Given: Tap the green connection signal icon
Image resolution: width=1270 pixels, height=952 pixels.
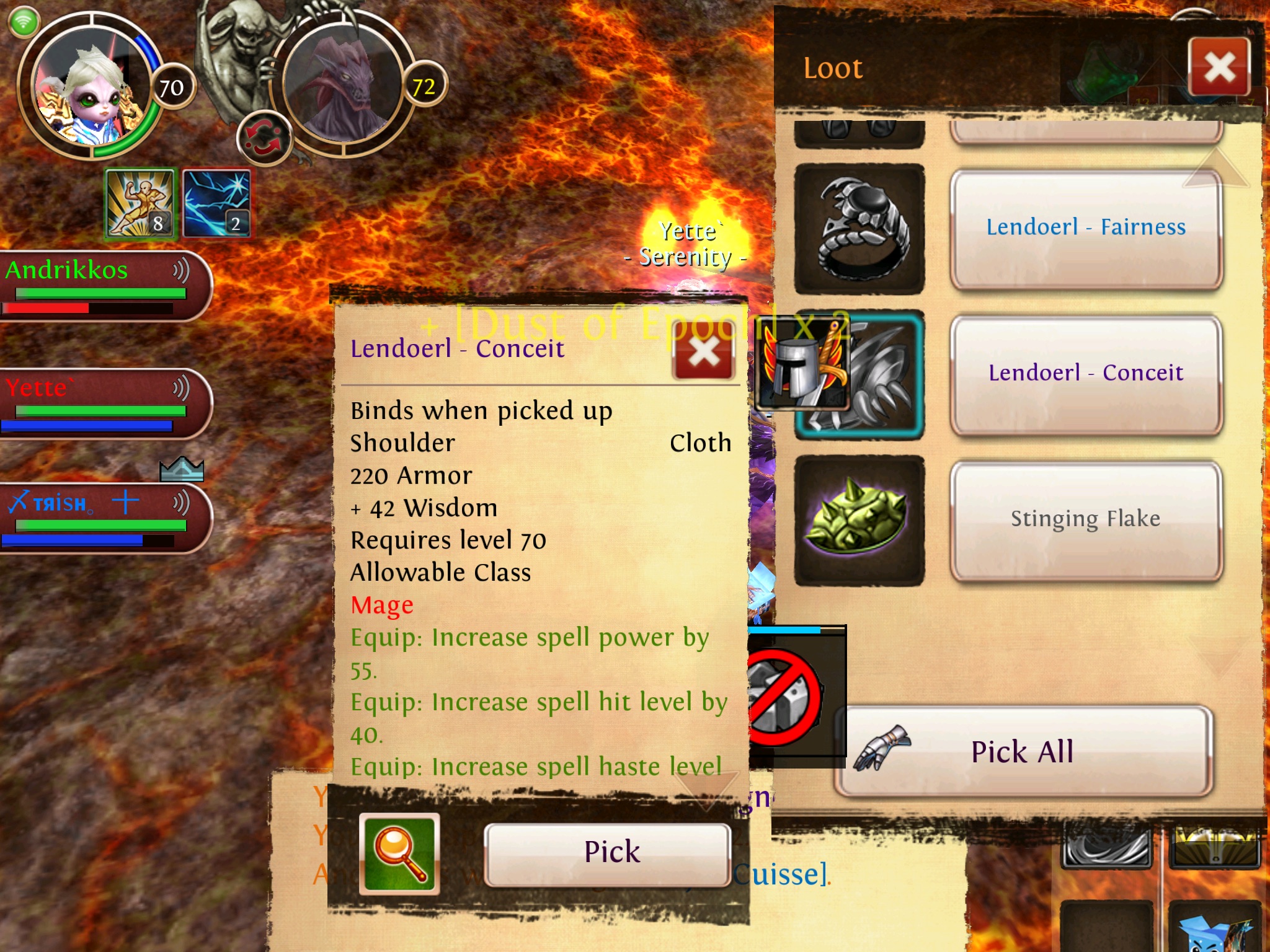Looking at the screenshot, I should (x=24, y=22).
